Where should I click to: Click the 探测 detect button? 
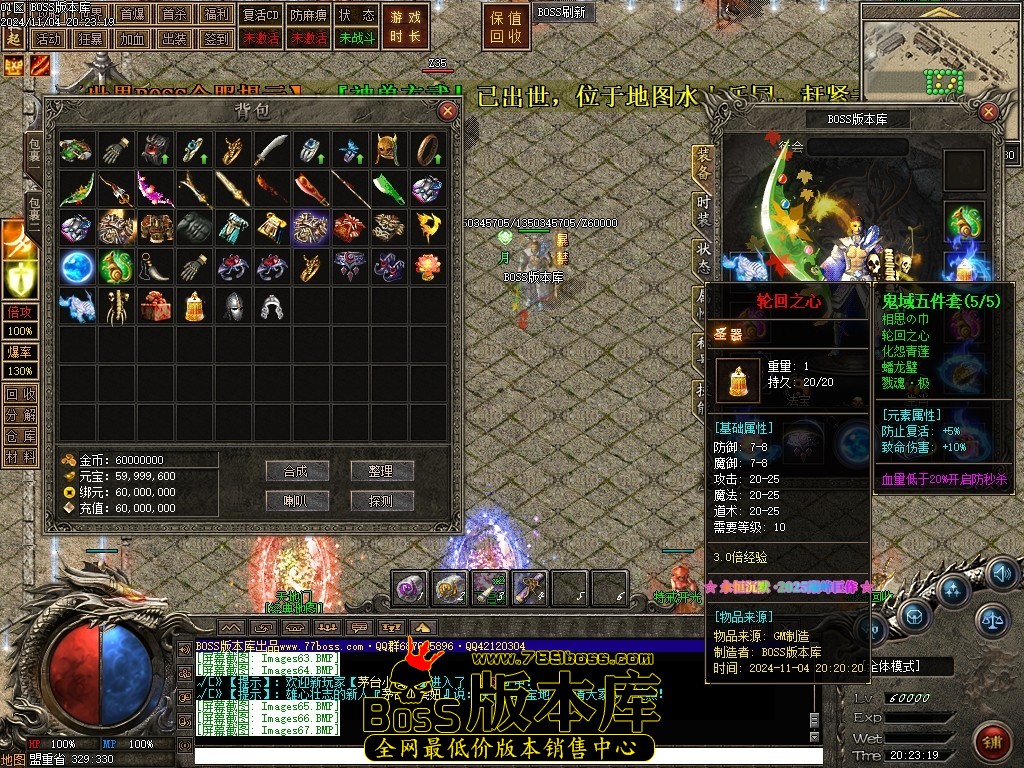click(x=382, y=501)
